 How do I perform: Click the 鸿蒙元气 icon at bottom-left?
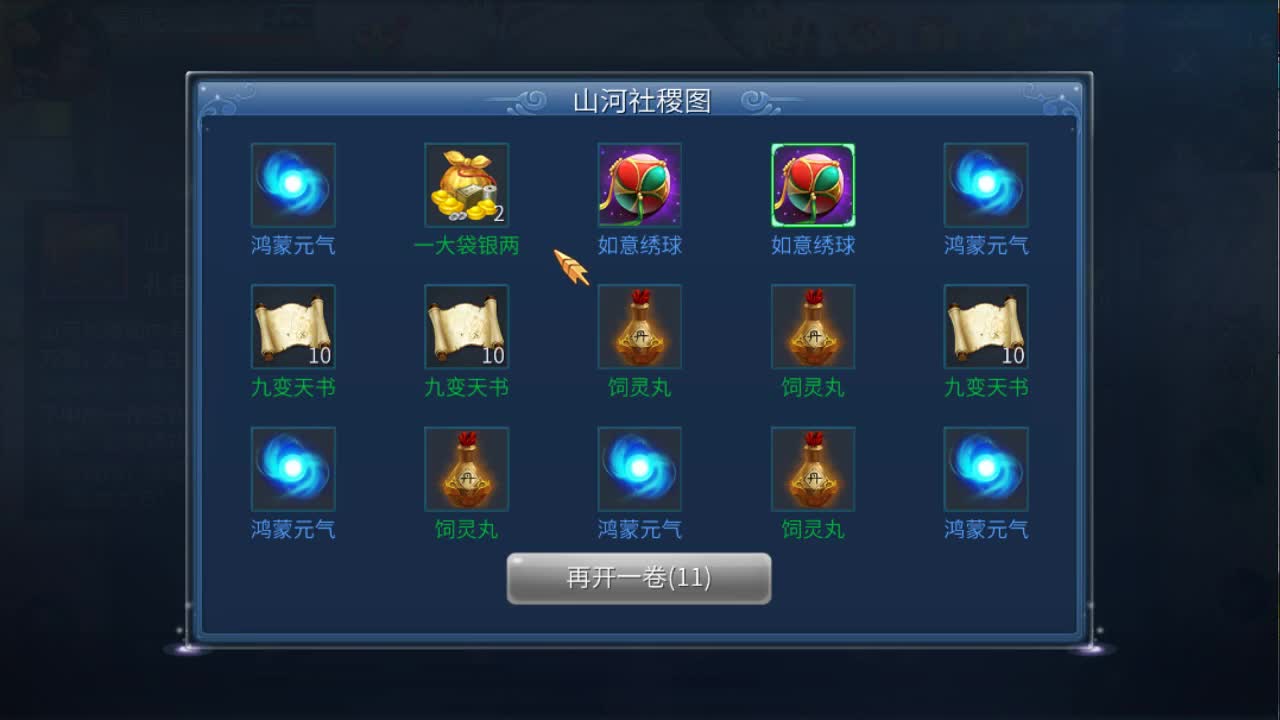click(293, 469)
